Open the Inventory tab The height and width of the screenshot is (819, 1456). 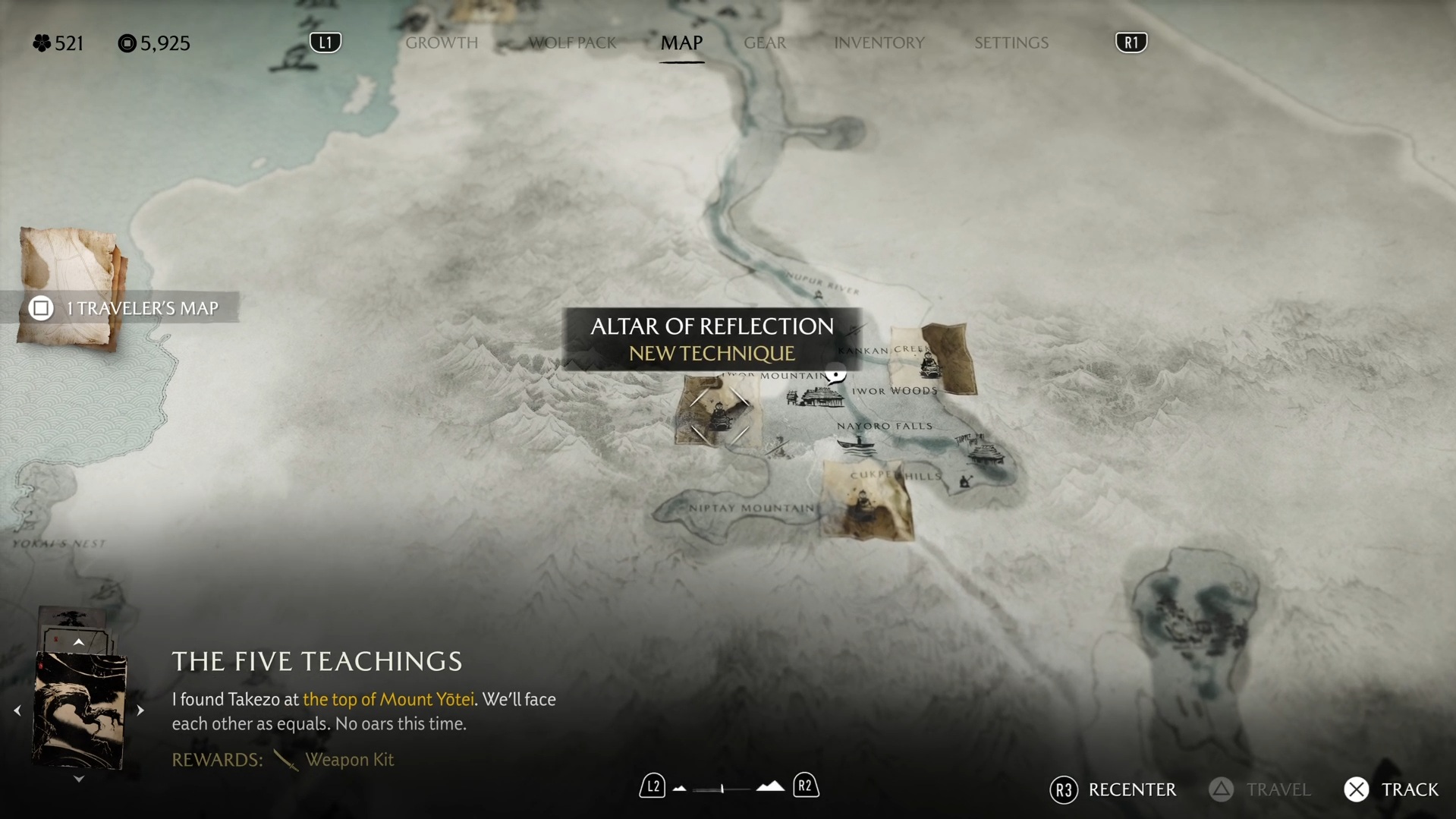click(x=879, y=43)
